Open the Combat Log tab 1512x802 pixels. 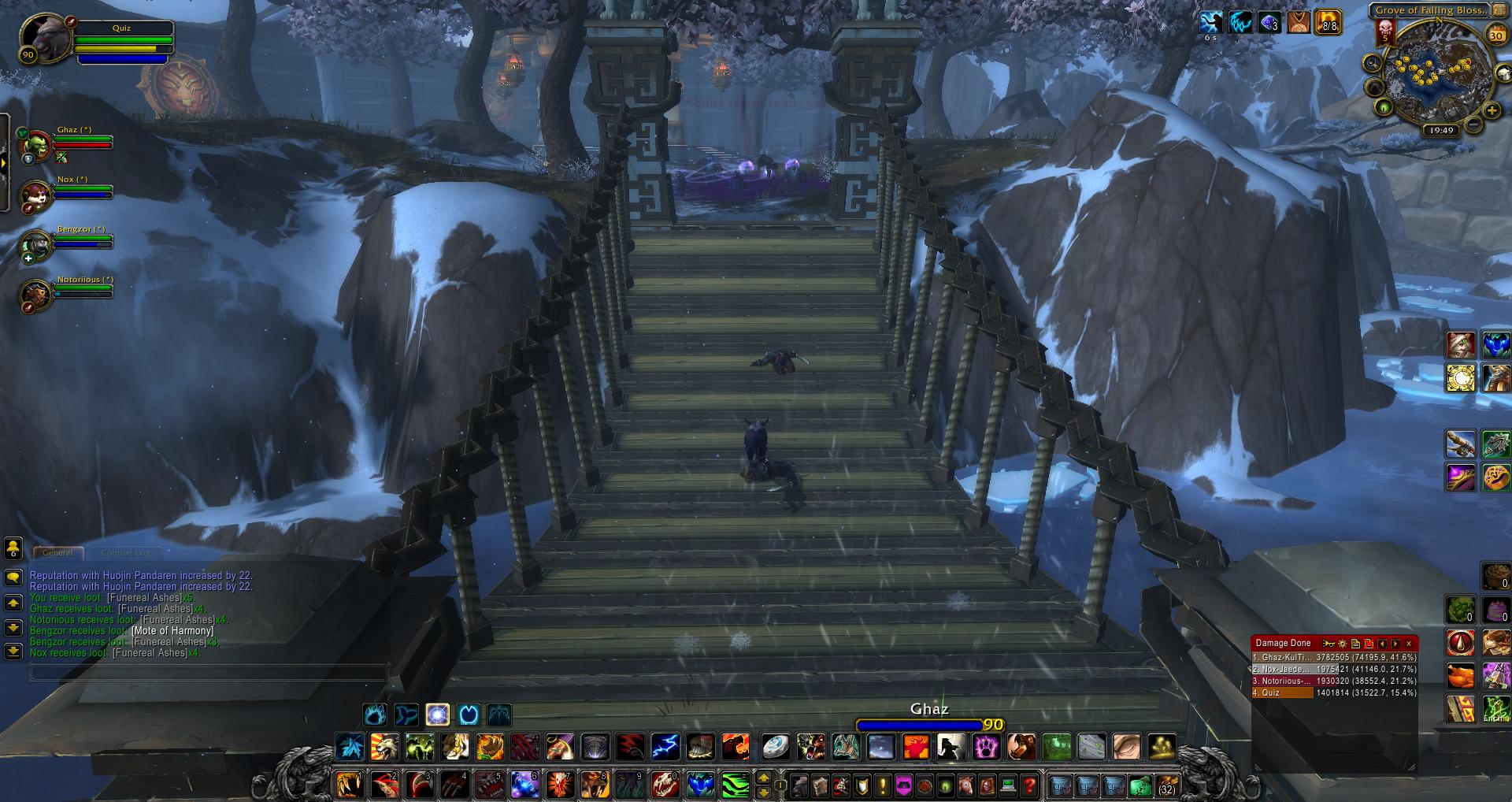click(126, 553)
